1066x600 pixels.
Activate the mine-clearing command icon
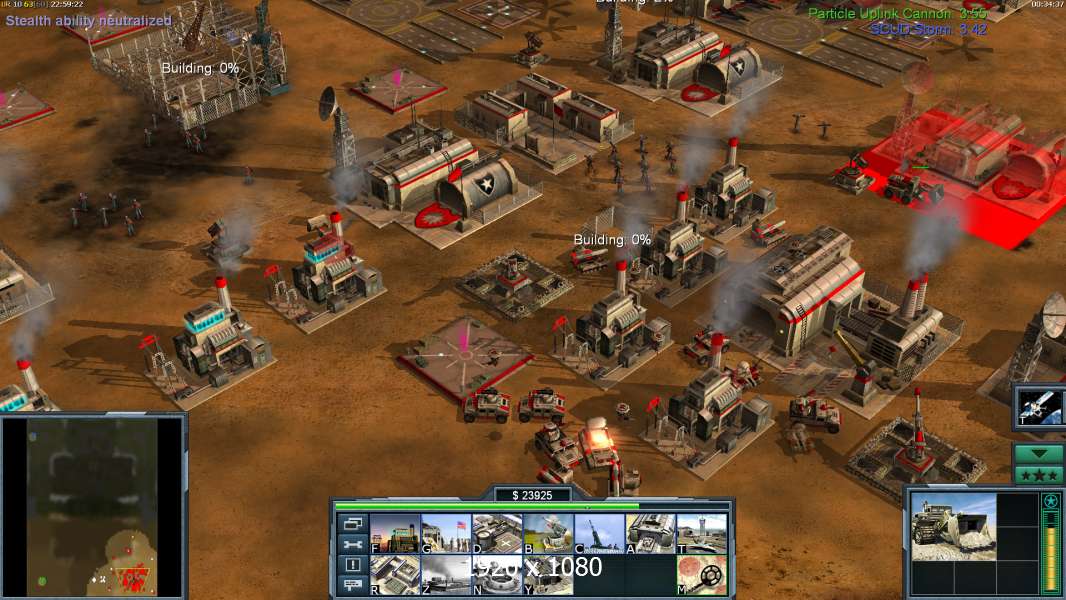(701, 575)
